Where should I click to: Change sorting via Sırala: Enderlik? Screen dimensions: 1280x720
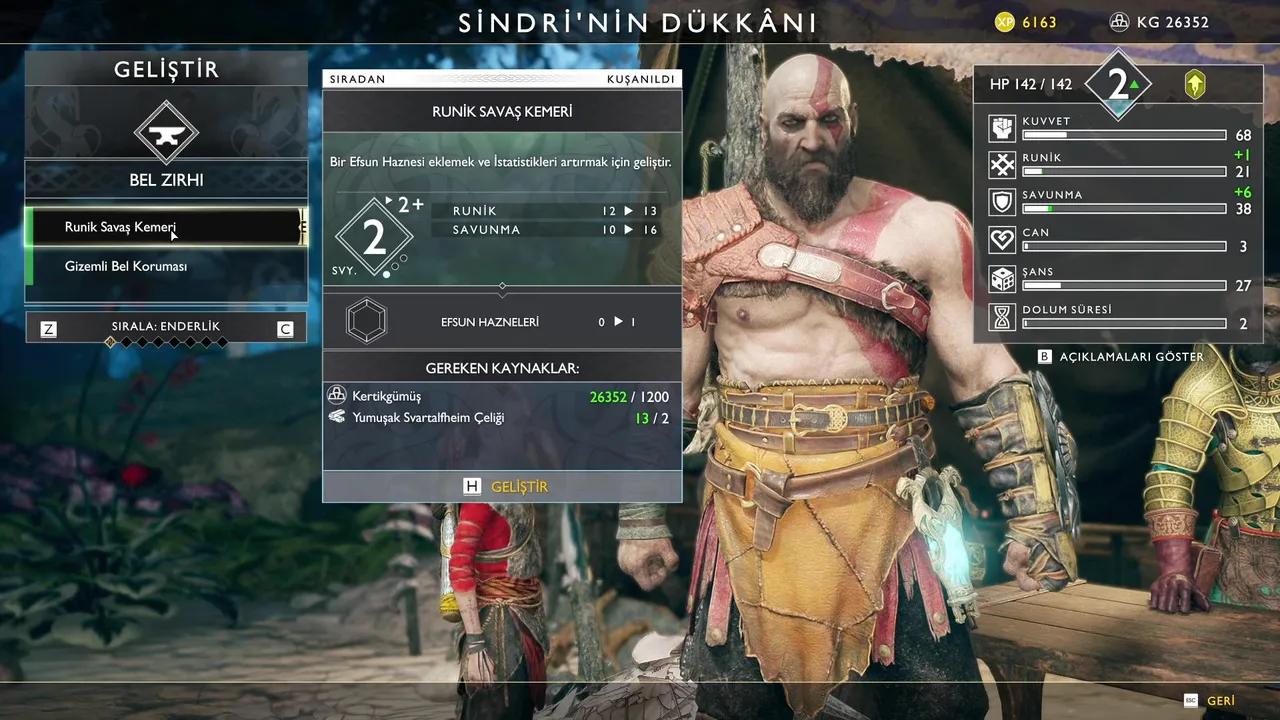click(x=166, y=327)
